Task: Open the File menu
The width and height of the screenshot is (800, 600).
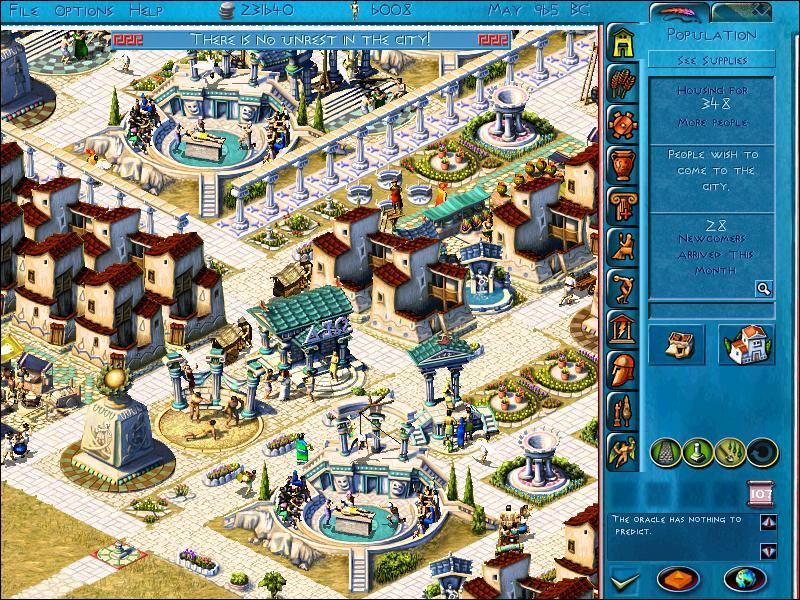Action: 23,10
